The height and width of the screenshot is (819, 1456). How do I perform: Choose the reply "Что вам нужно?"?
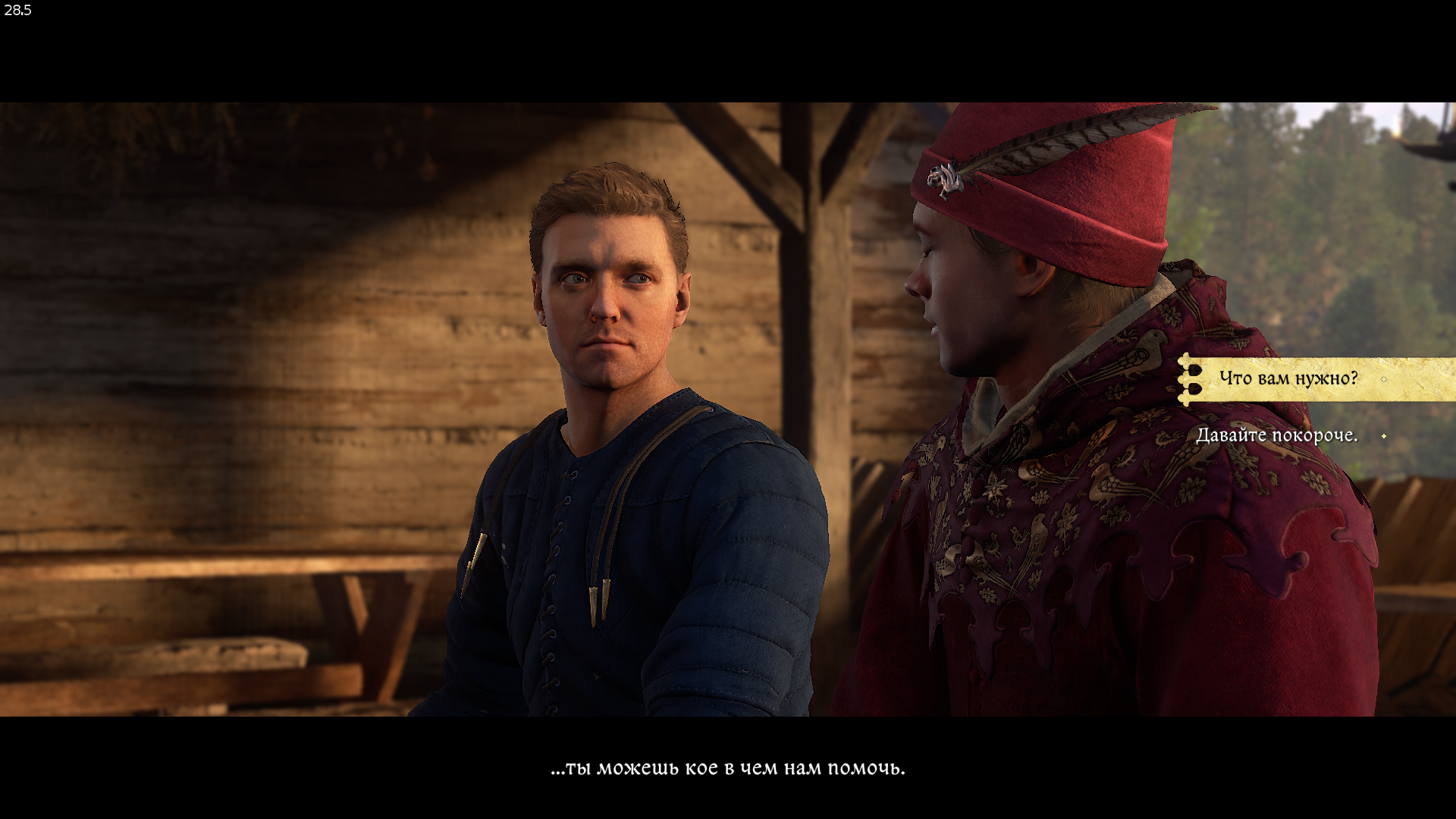pyautogui.click(x=1288, y=378)
